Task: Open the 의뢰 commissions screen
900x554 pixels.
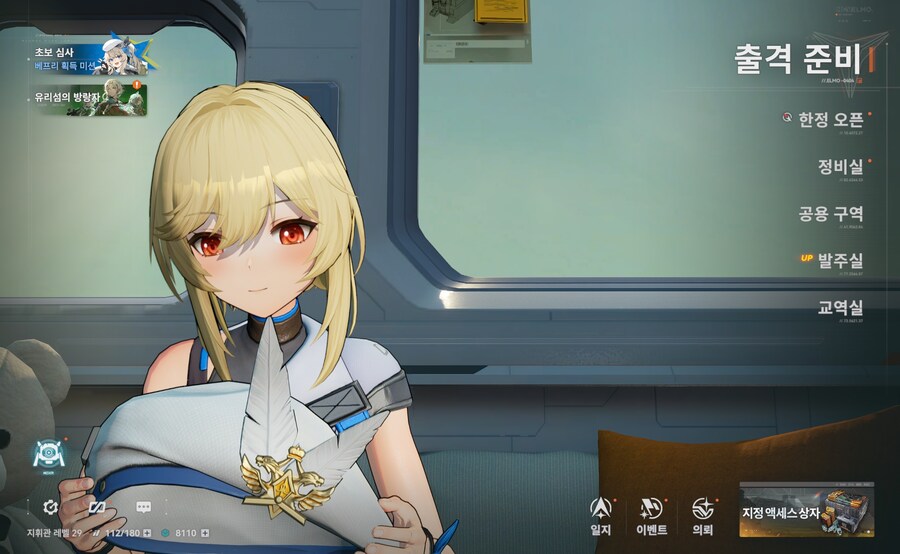Action: pyautogui.click(x=703, y=516)
